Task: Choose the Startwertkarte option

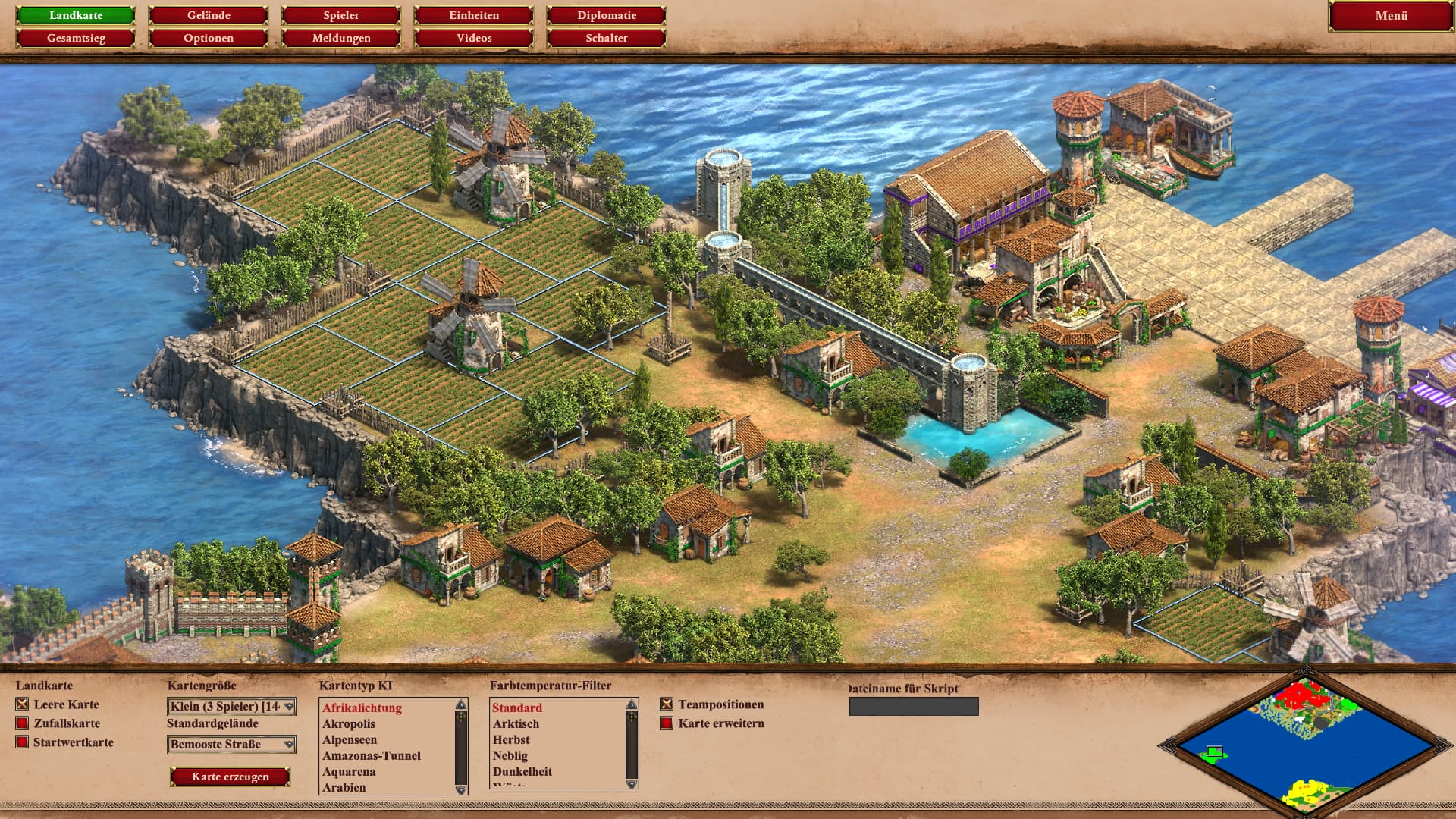Action: [x=23, y=742]
